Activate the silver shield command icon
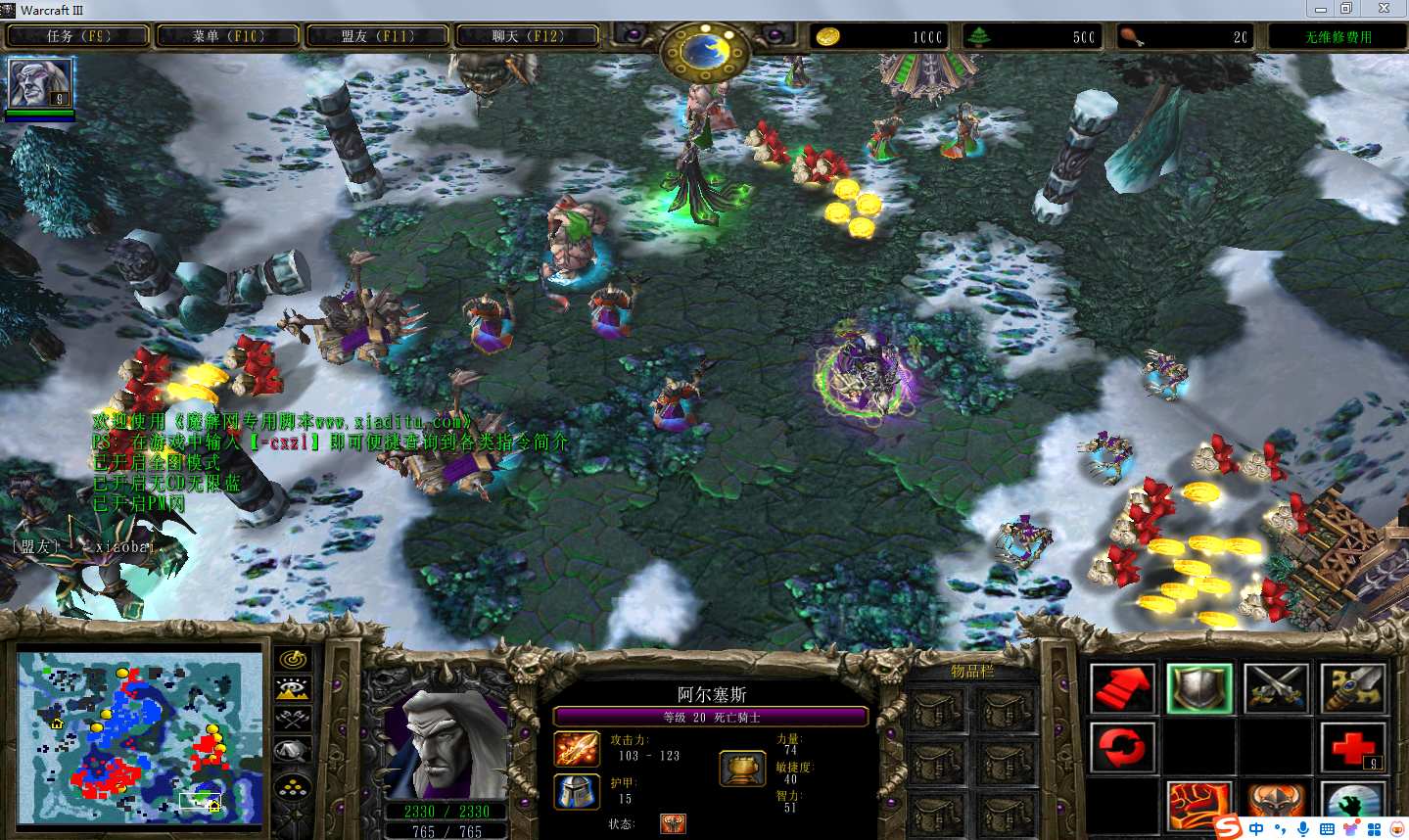1409x840 pixels. tap(1199, 687)
